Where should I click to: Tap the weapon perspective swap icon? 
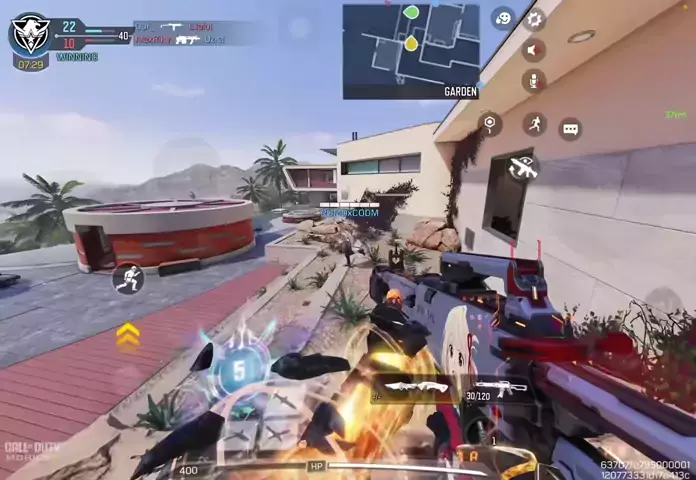tap(523, 167)
